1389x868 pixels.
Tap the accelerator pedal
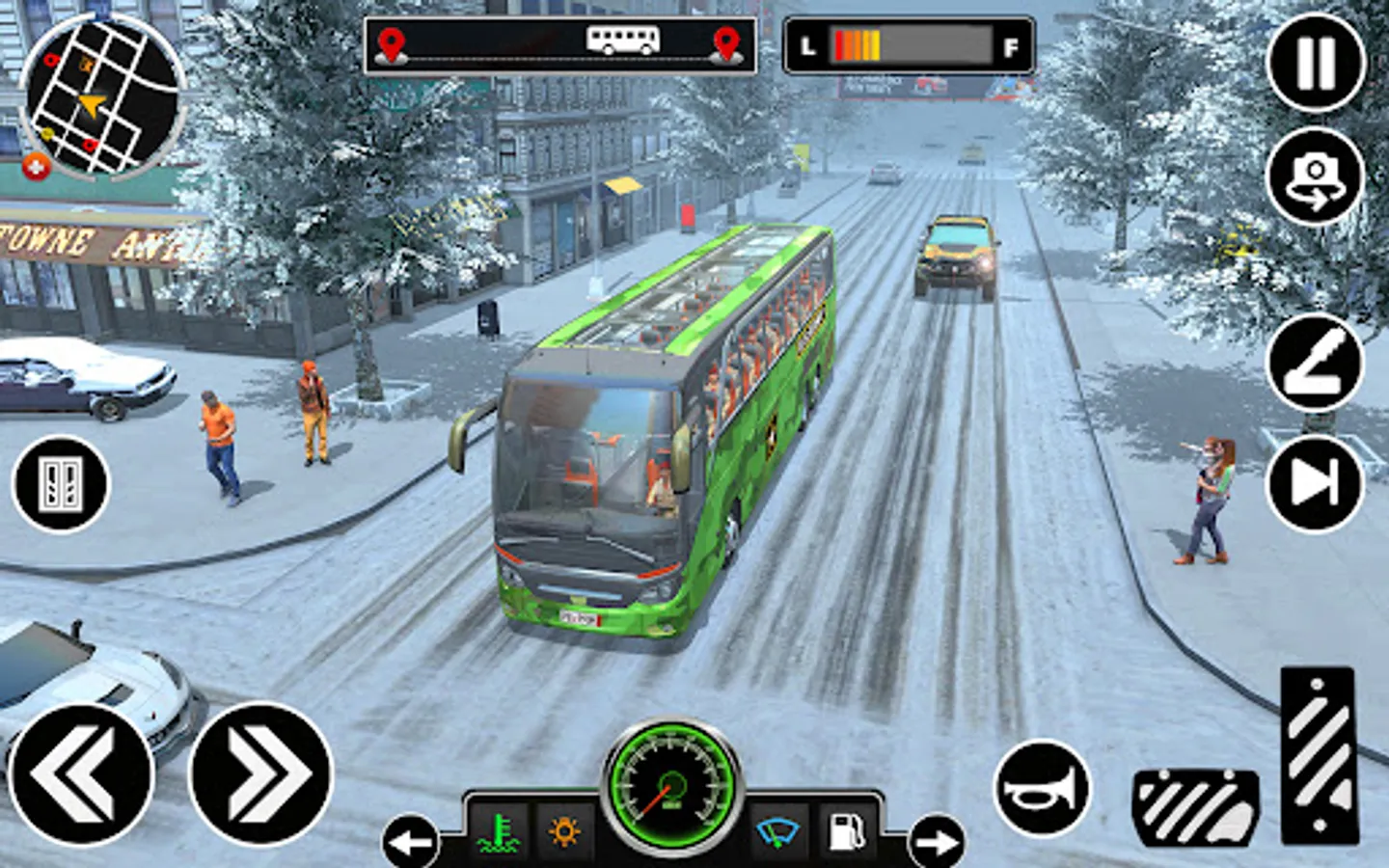(x=1320, y=755)
